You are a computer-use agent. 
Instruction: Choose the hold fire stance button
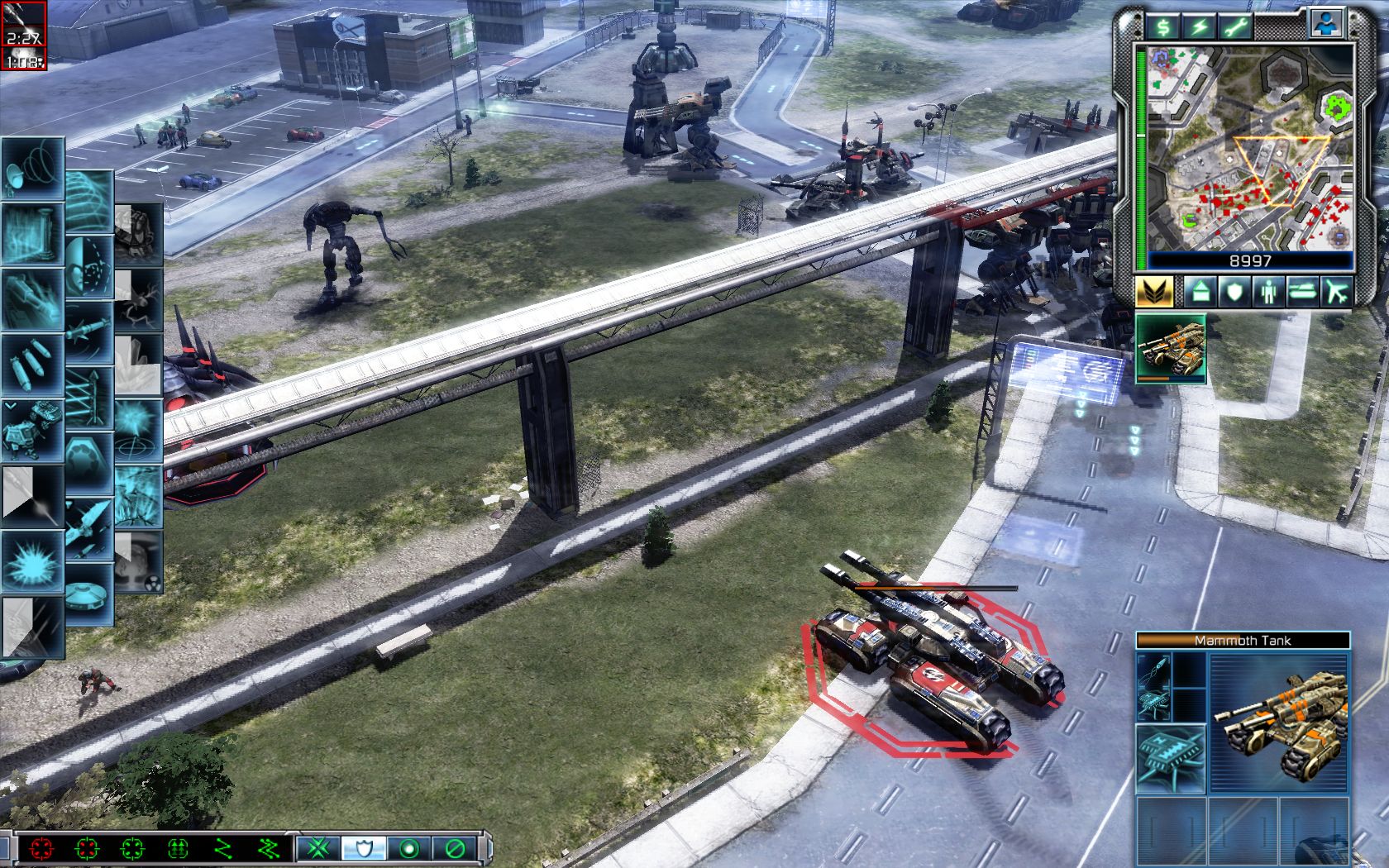pos(455,848)
